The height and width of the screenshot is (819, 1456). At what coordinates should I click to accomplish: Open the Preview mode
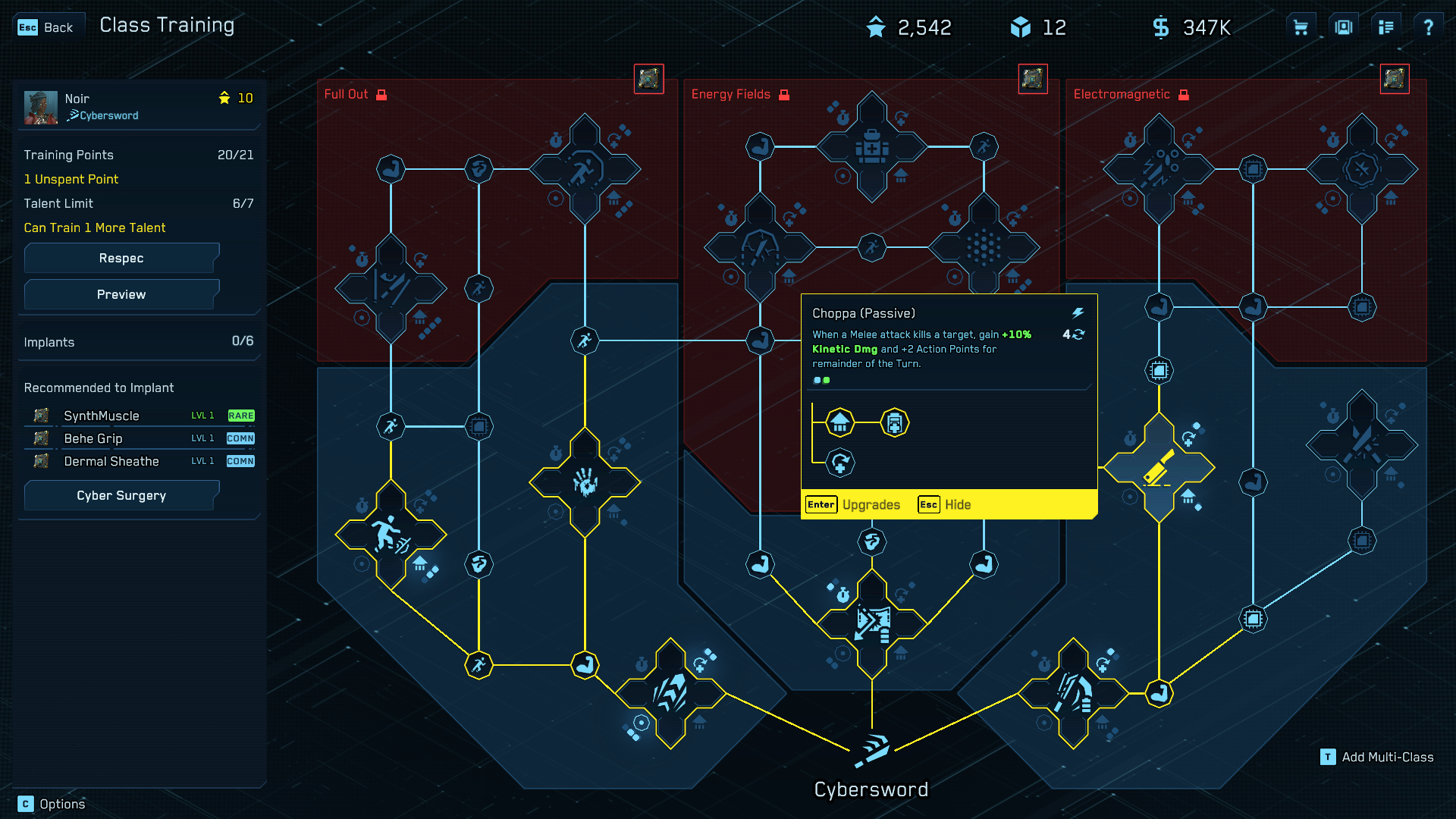pyautogui.click(x=121, y=294)
